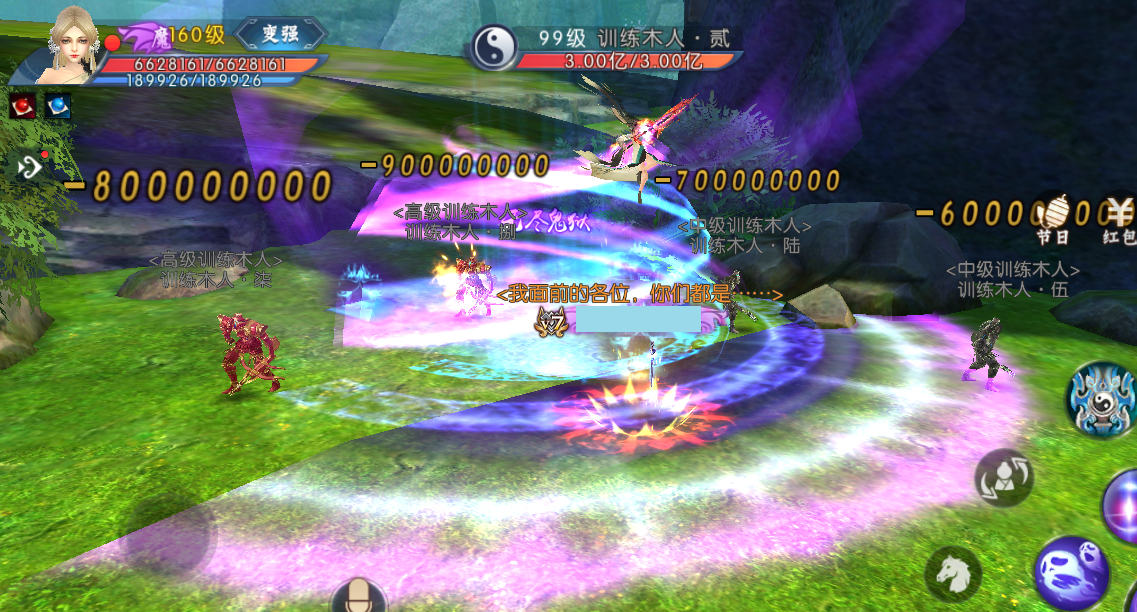Expand the arrow panel toggle with red dot
Screen dimensions: 1137x612
click(31, 167)
